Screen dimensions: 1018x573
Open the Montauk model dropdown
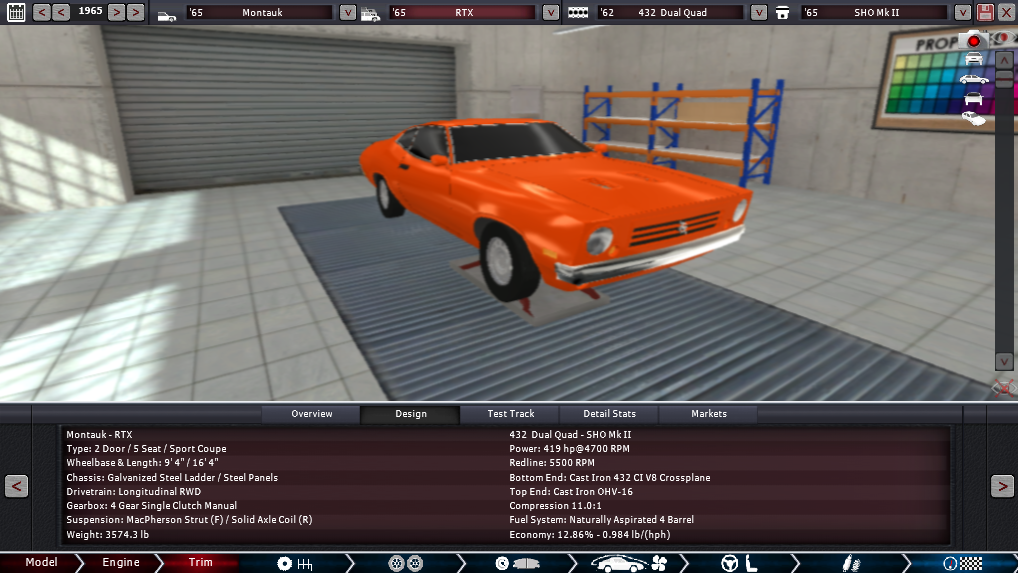tap(347, 13)
